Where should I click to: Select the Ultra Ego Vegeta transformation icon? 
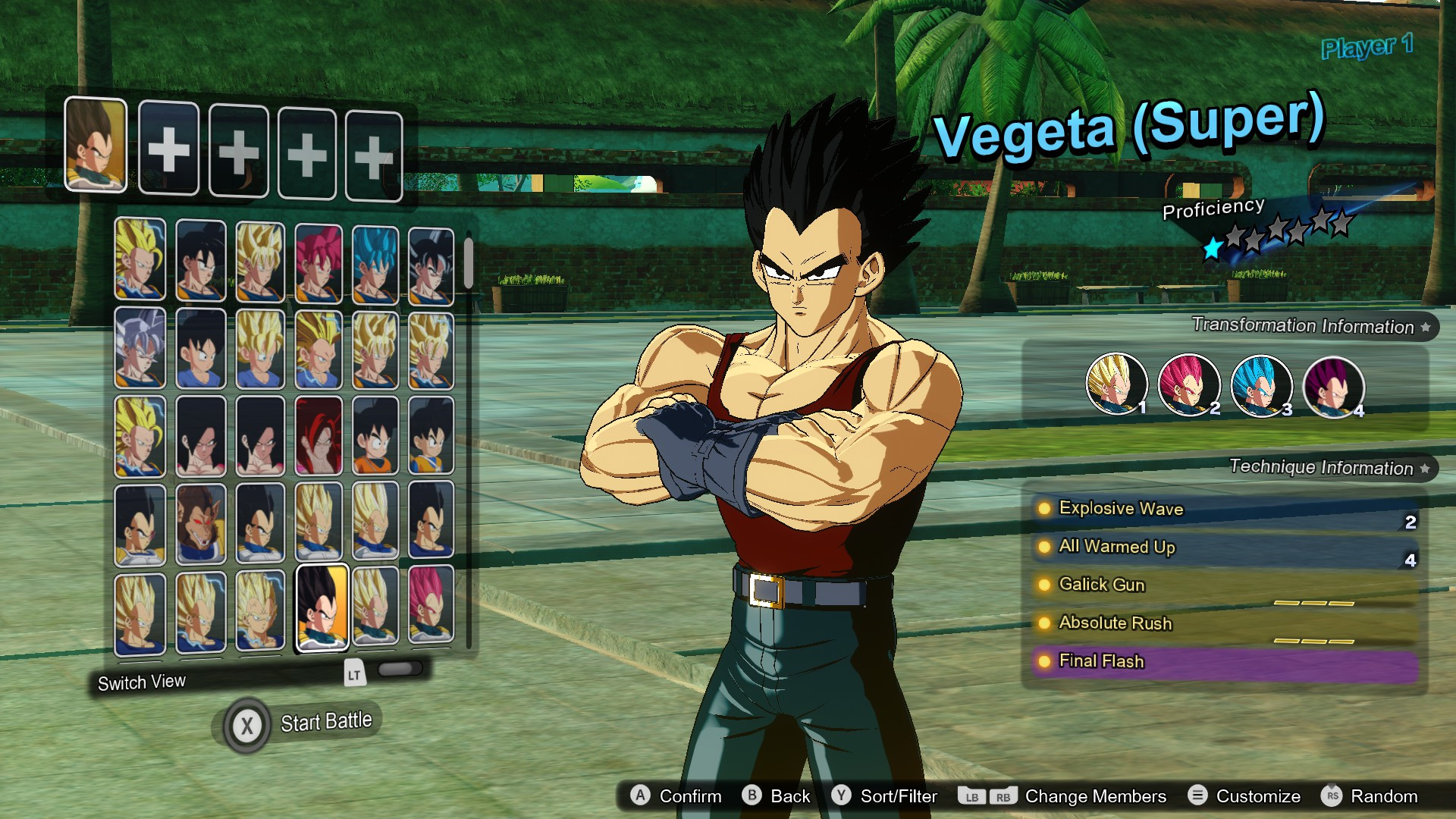1333,387
